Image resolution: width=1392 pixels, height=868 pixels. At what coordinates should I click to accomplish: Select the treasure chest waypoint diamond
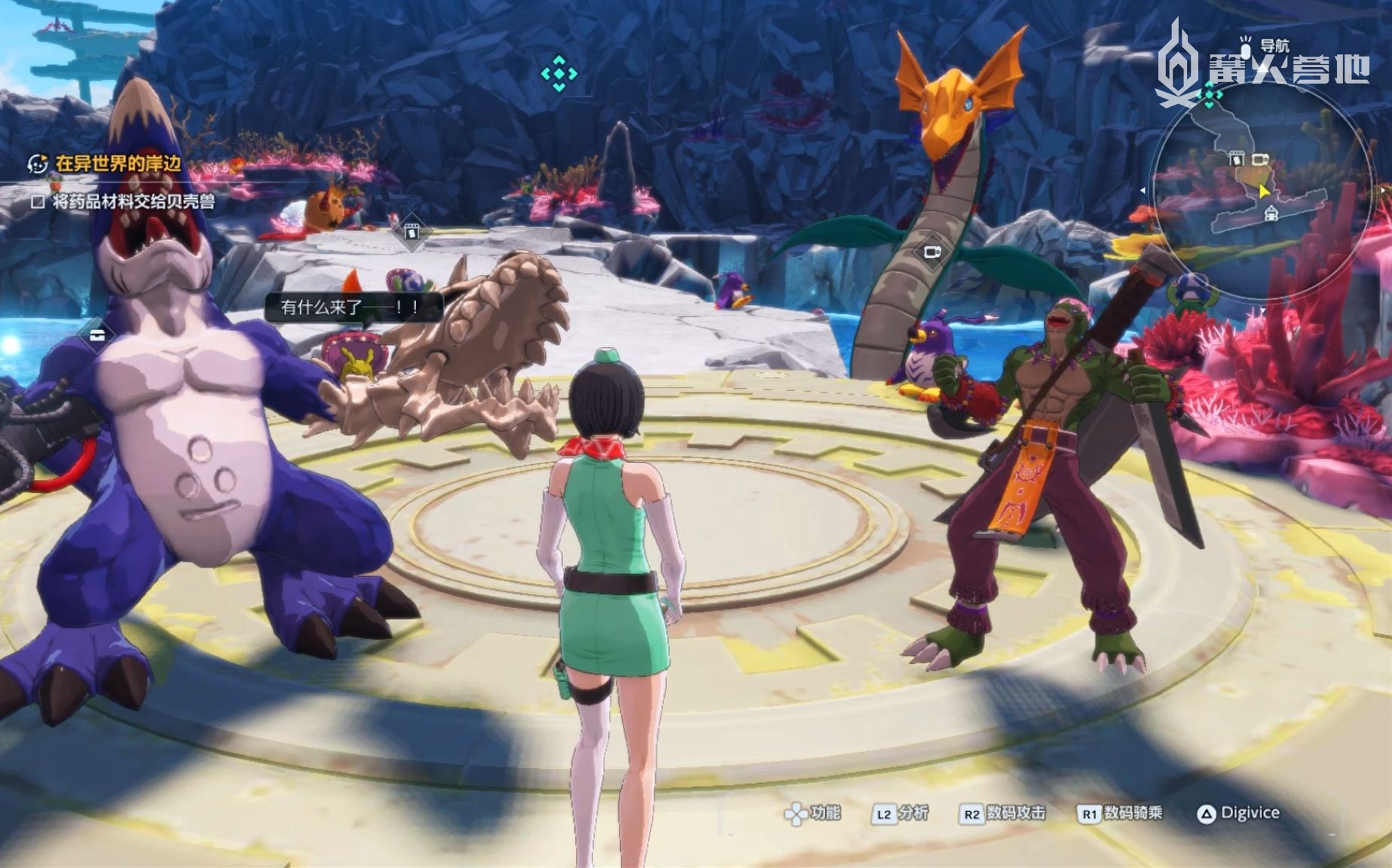coord(97,335)
